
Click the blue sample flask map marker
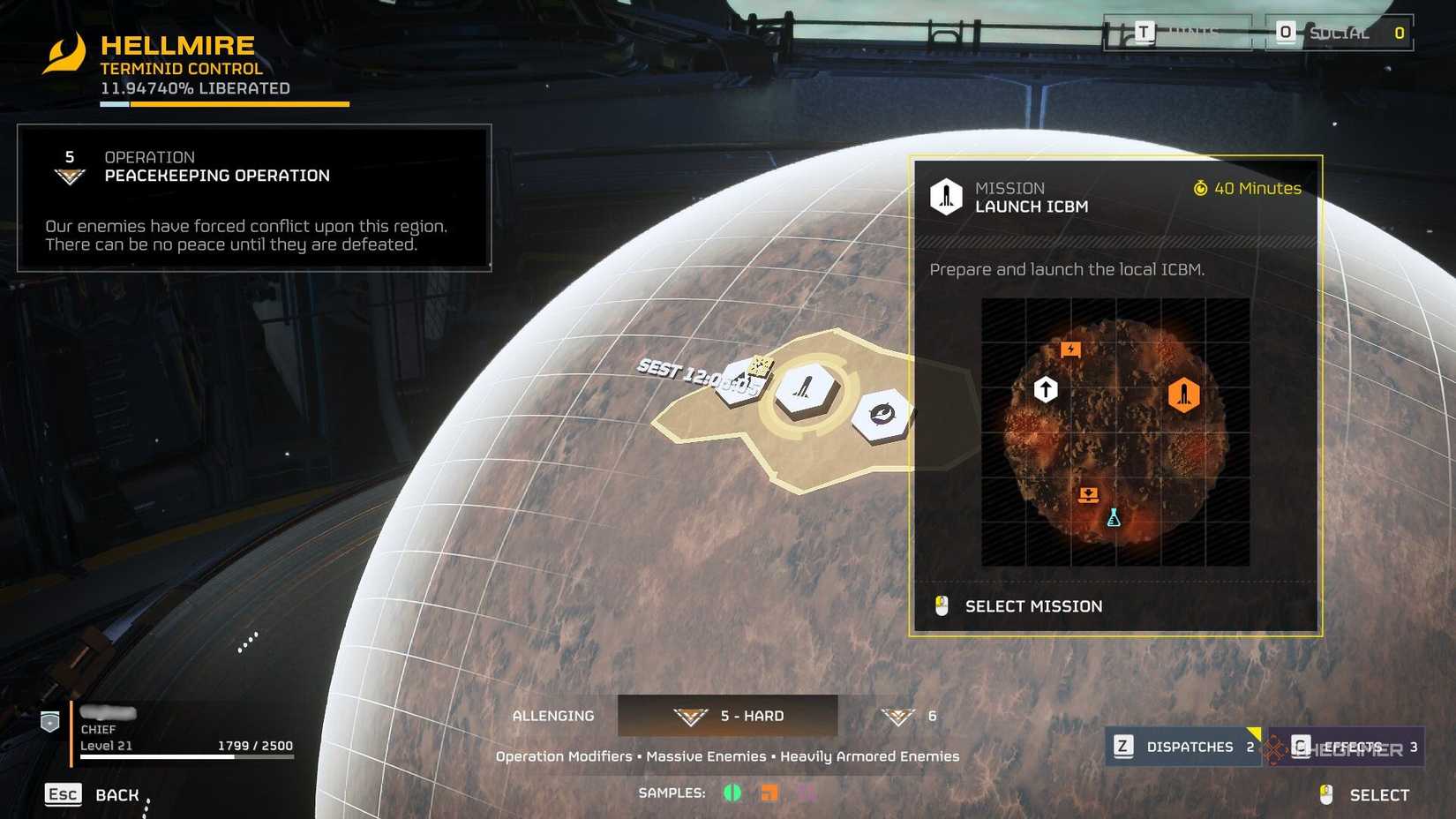[x=1114, y=518]
